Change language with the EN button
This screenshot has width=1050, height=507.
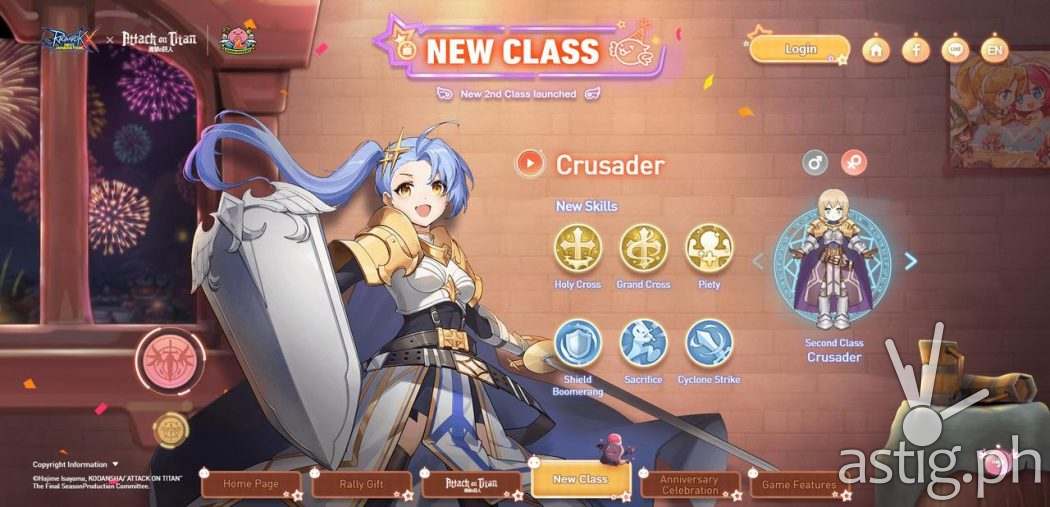[995, 49]
